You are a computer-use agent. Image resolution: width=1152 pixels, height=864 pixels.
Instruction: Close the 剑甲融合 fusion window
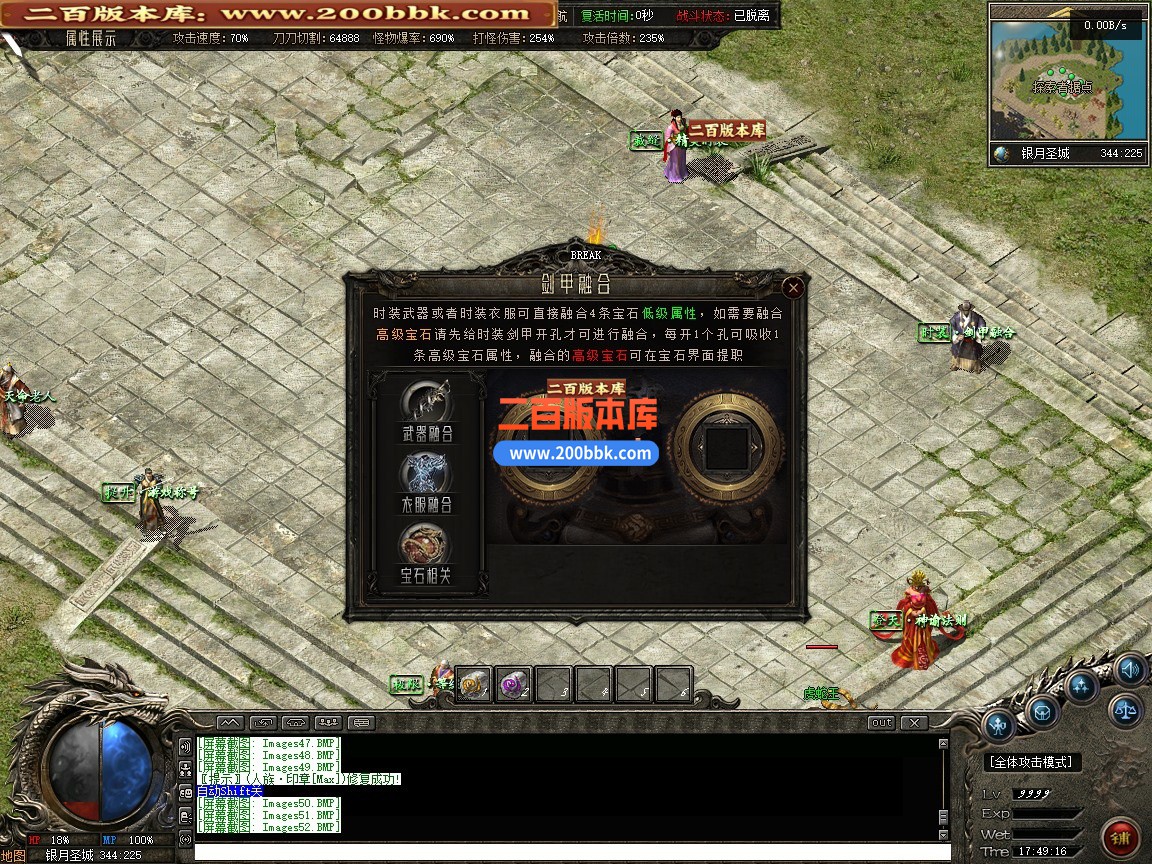(x=793, y=288)
